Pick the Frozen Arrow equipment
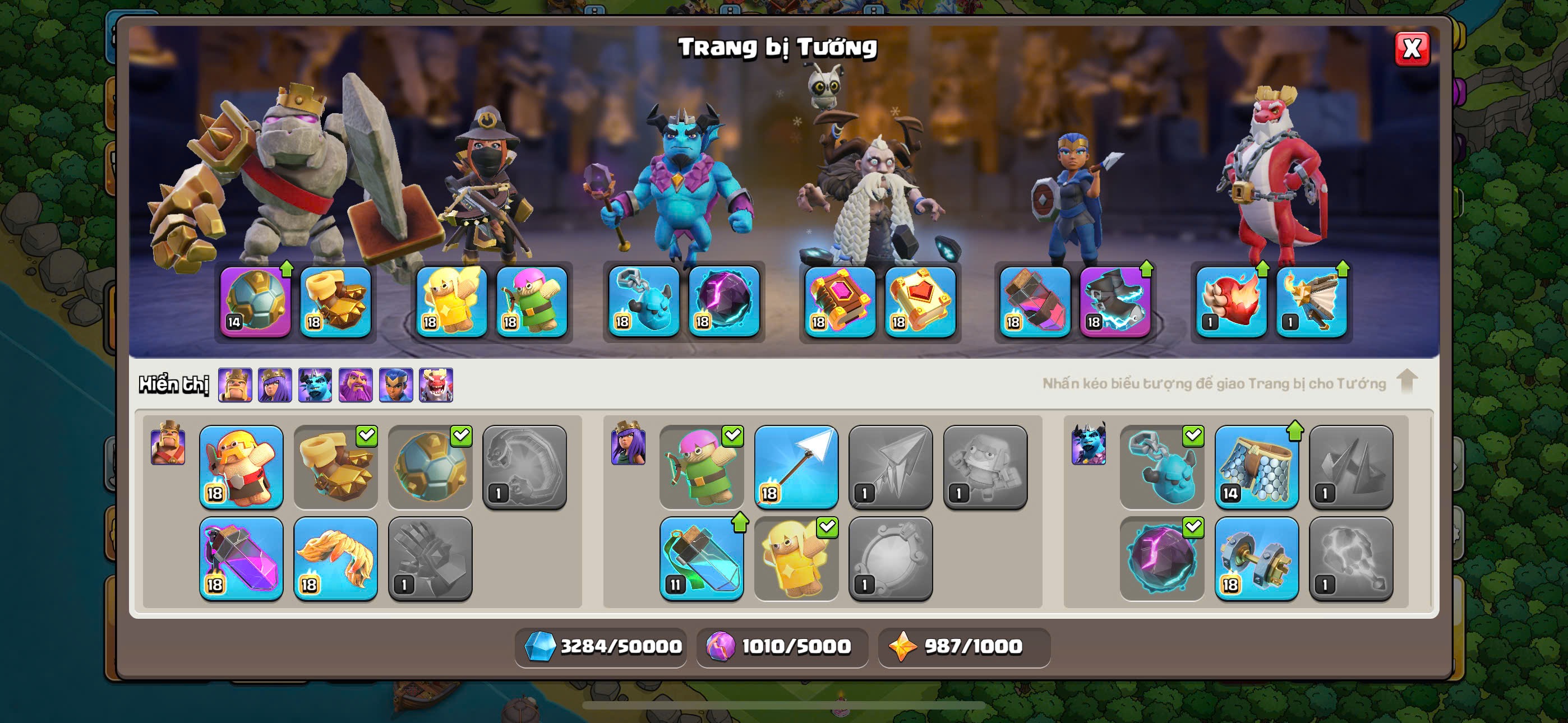1568x723 pixels. 796,467
